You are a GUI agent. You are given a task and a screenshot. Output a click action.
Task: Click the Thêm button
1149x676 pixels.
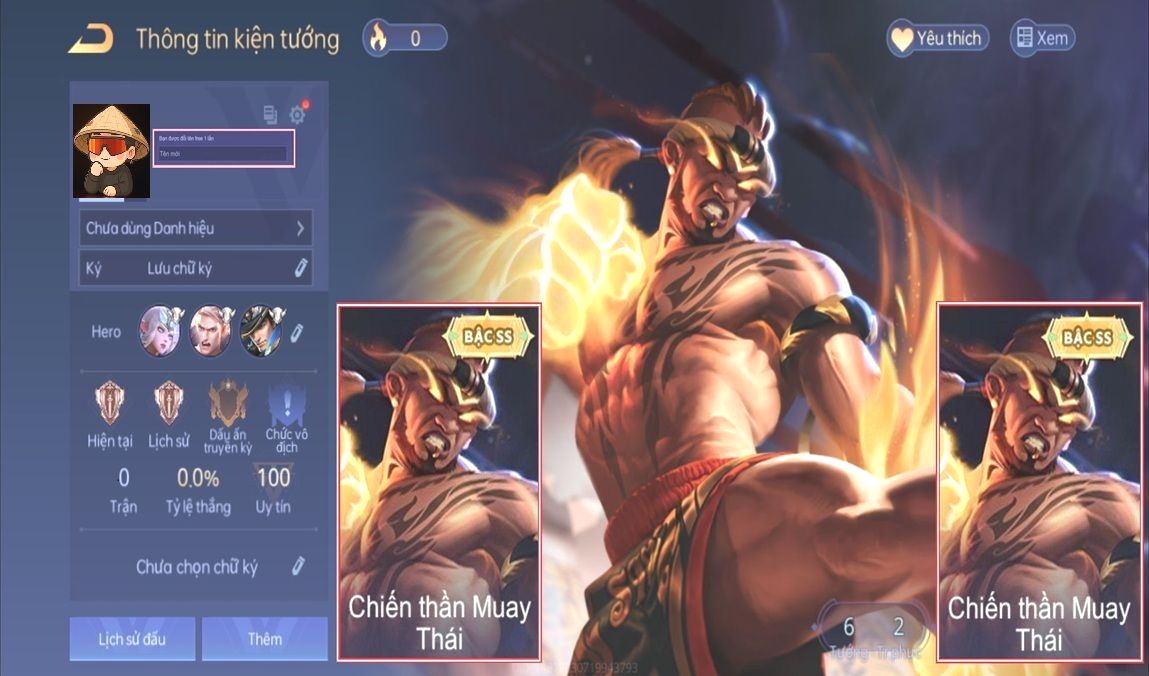pos(265,639)
